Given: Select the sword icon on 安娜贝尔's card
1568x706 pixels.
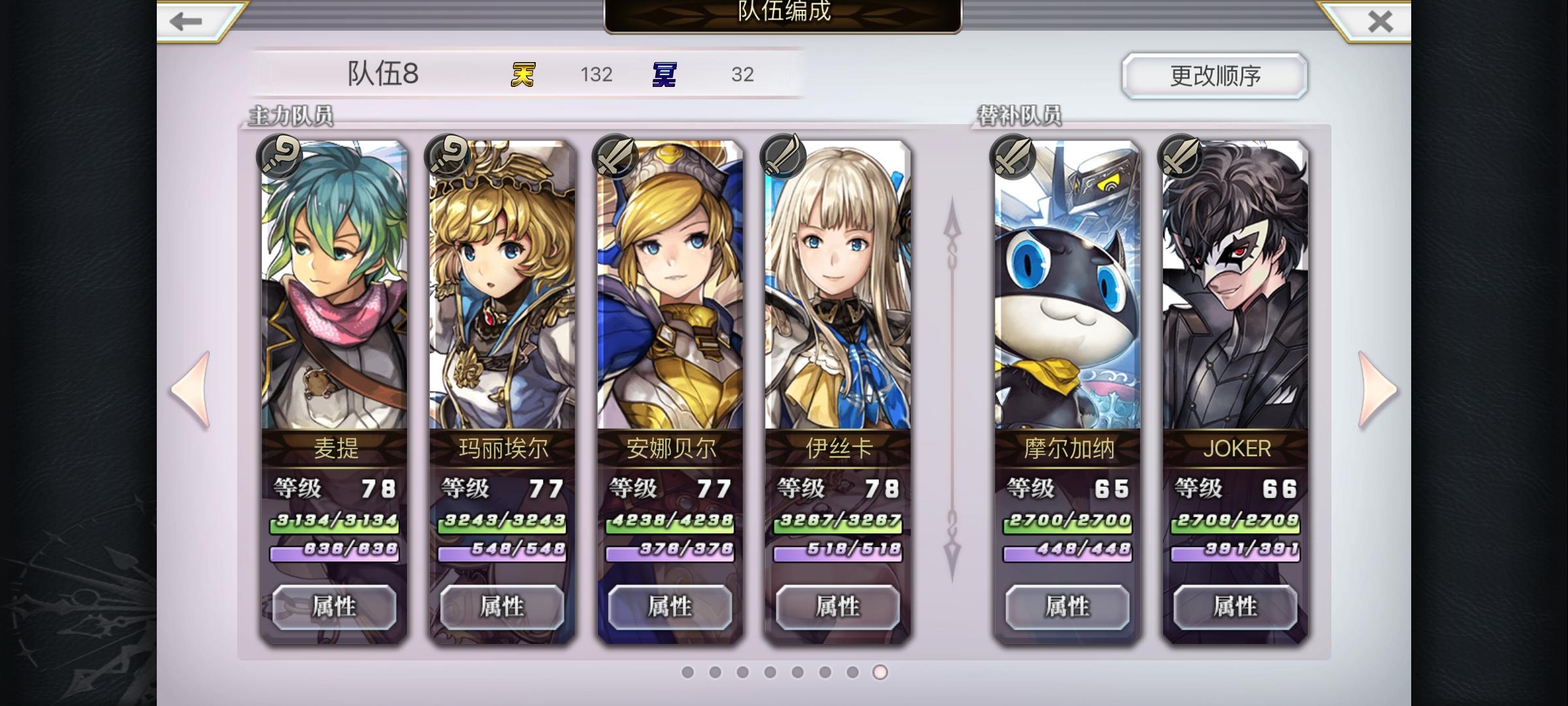Looking at the screenshot, I should (x=617, y=156).
